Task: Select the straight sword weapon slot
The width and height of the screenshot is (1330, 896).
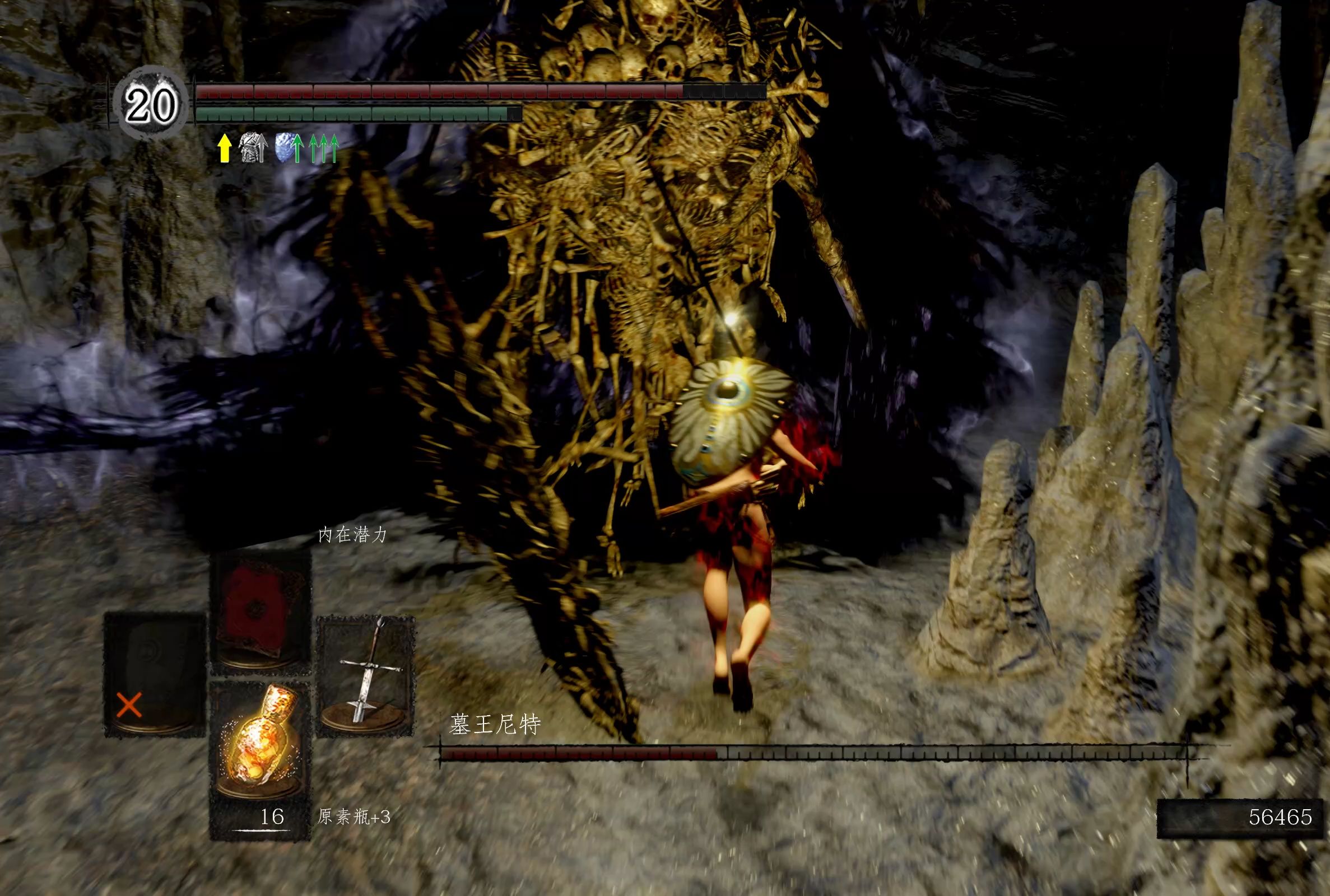Action: (x=366, y=675)
